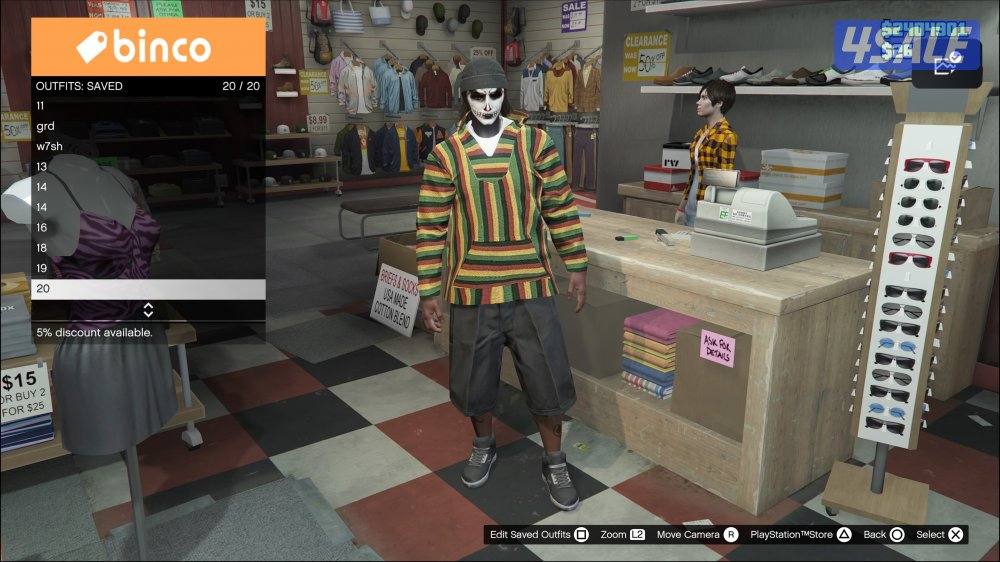Click the screenshot-saved notification icon
The width and height of the screenshot is (1000, 562).
(947, 65)
